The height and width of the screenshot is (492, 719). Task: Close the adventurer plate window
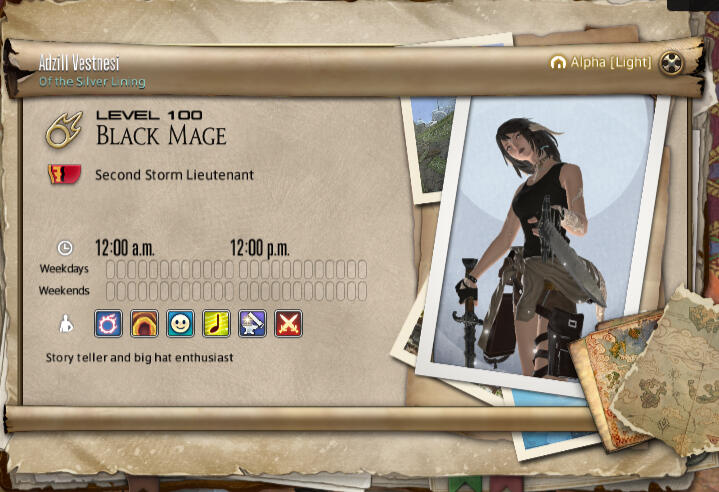672,62
